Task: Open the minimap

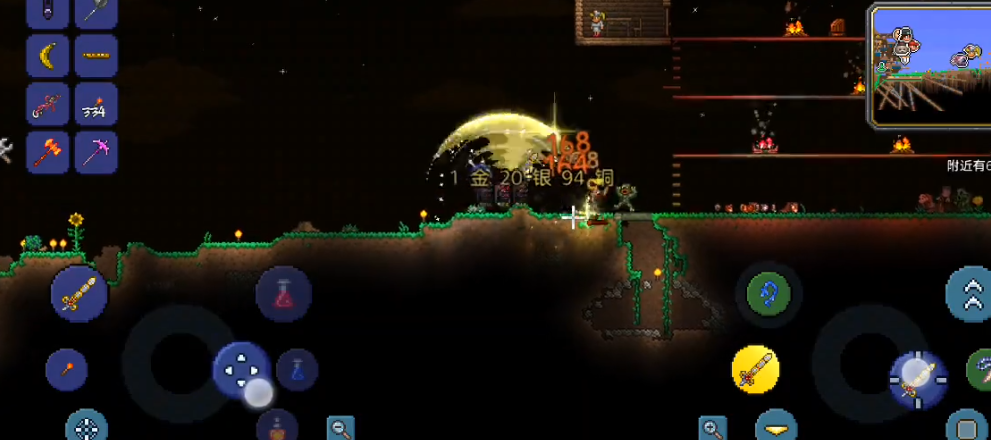Action: [928, 65]
